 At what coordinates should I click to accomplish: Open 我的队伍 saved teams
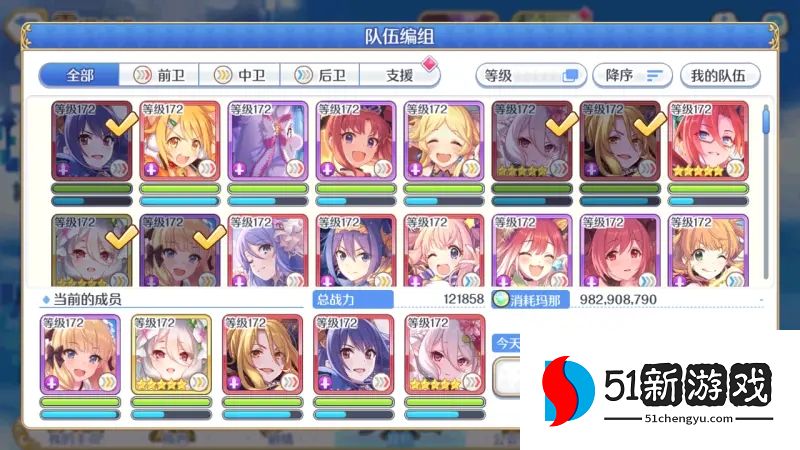(720, 75)
